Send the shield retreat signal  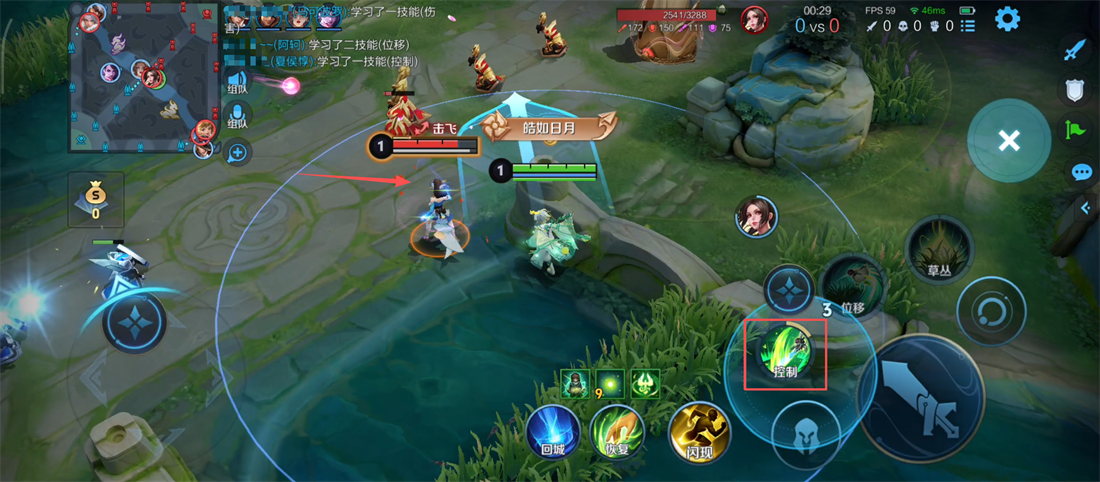pos(1075,91)
